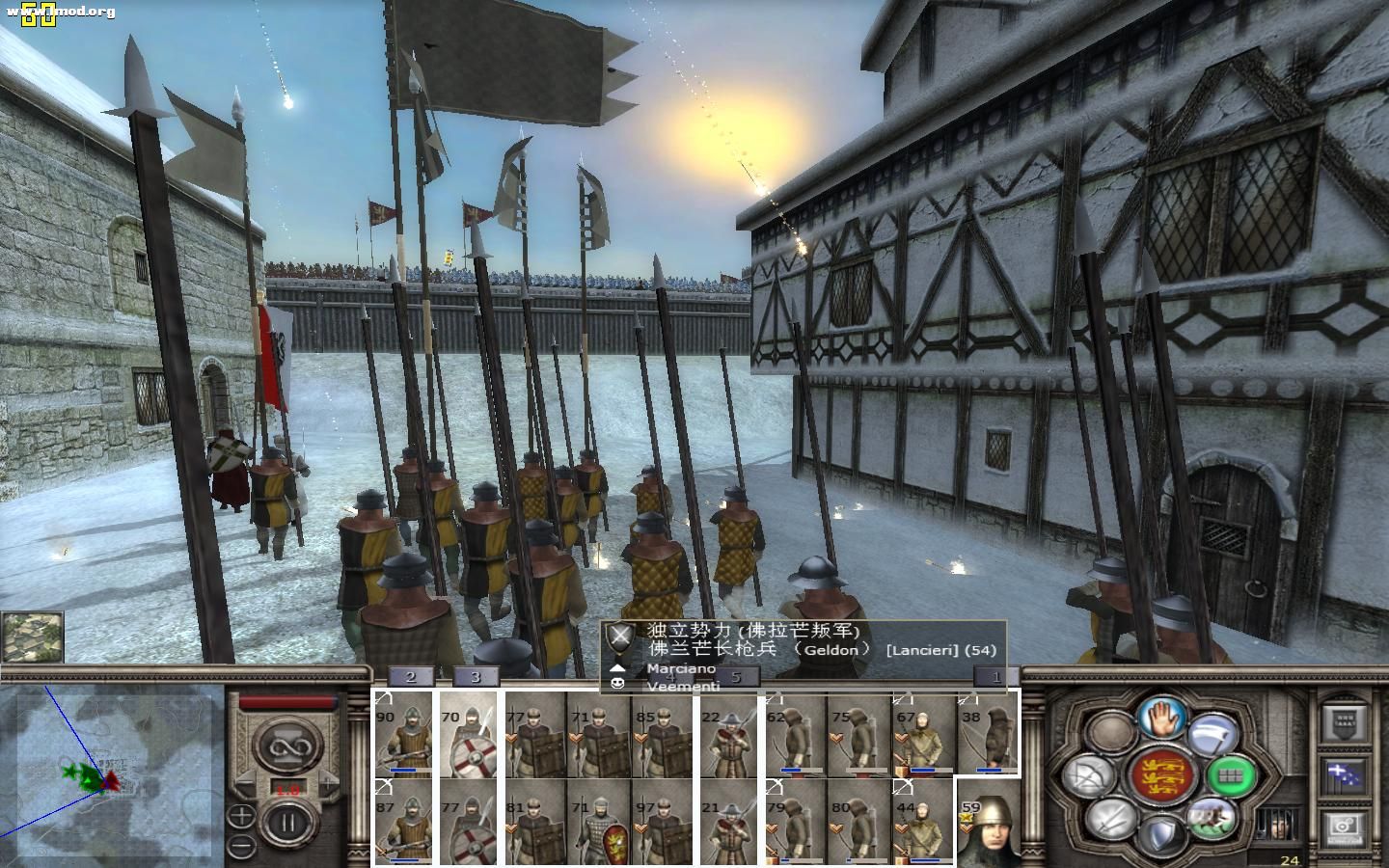Click the halt order hand icon
Image resolution: width=1389 pixels, height=868 pixels.
pos(1161,716)
